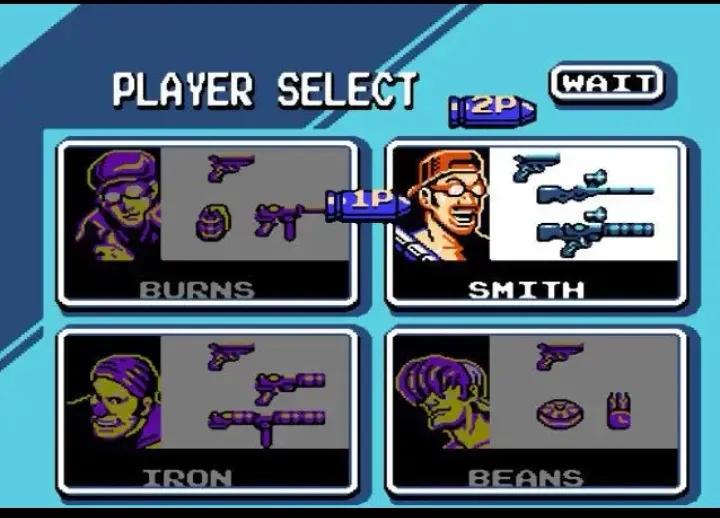Choose Smith as your character
The width and height of the screenshot is (720, 518).
click(536, 223)
